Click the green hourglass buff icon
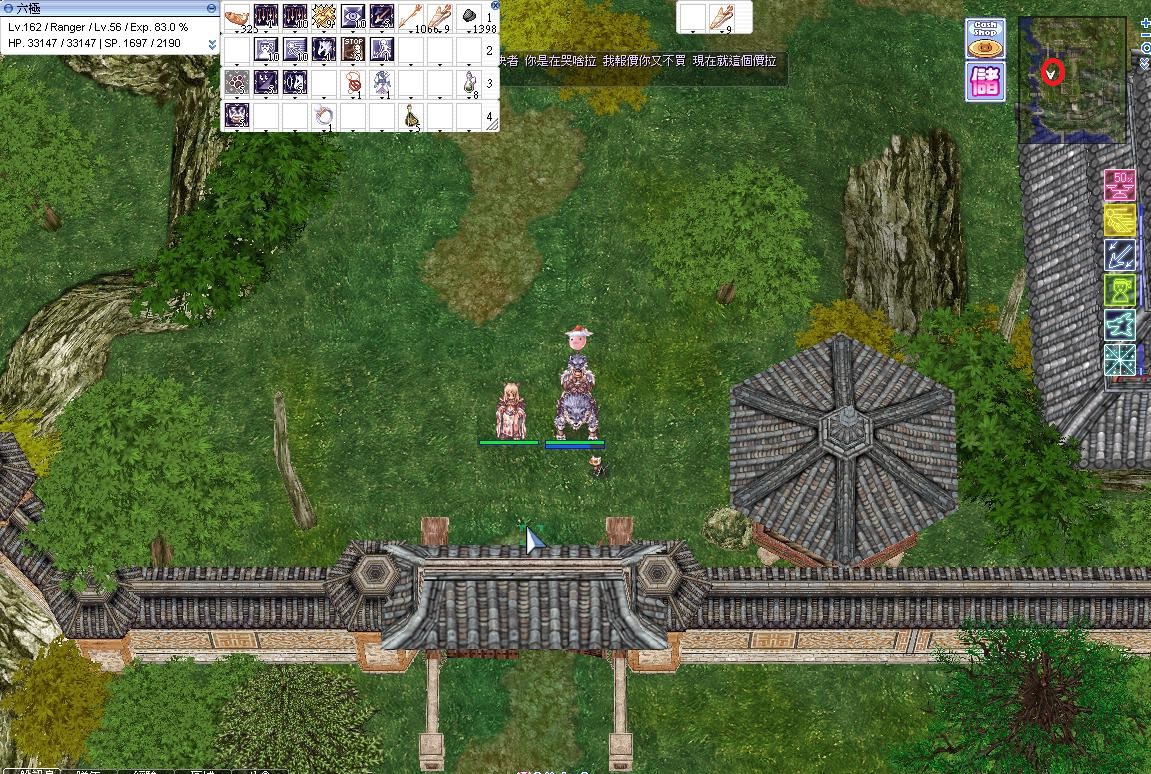The image size is (1151, 774). 1119,290
